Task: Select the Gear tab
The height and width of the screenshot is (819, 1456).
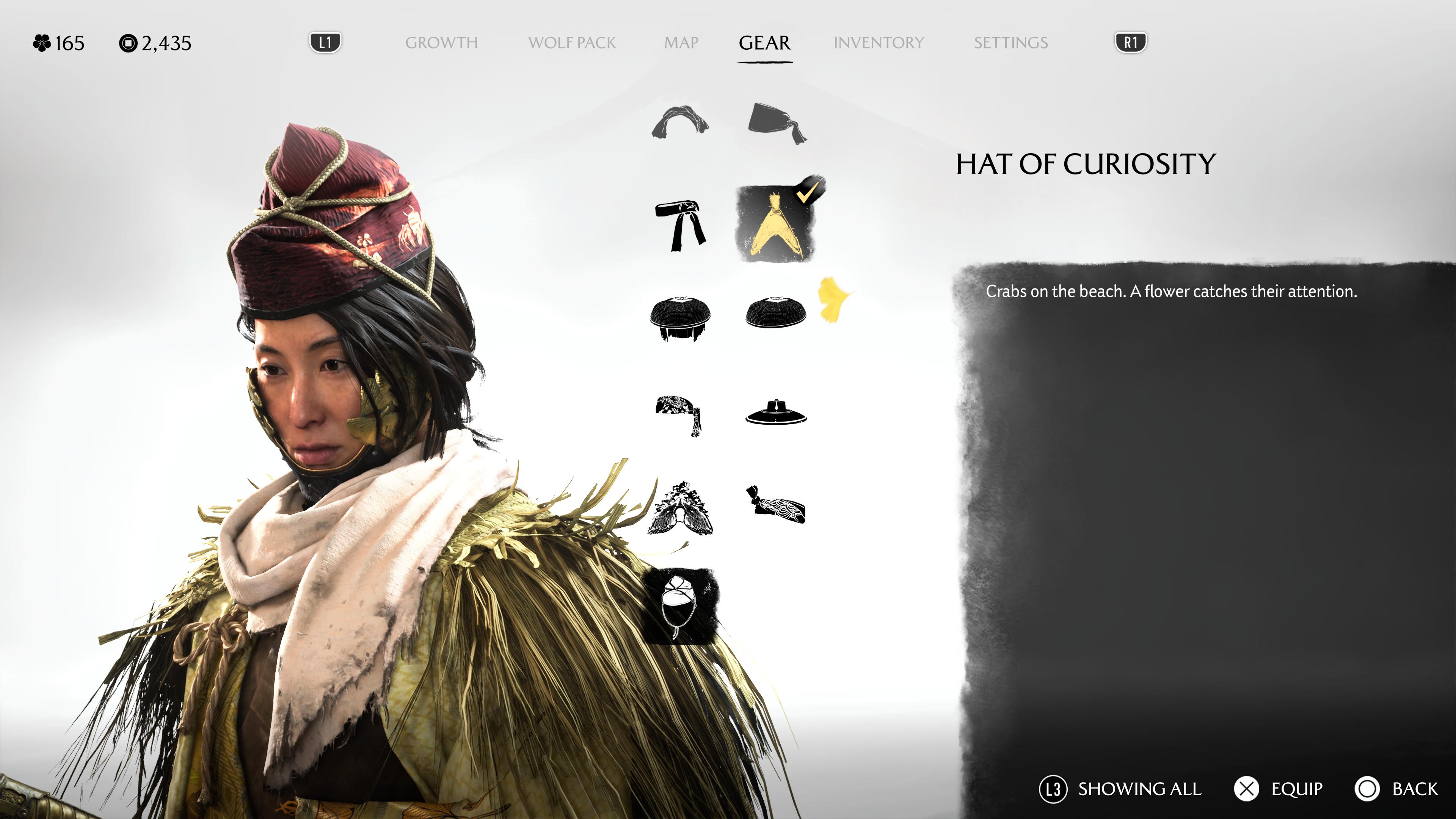Action: coord(764,43)
